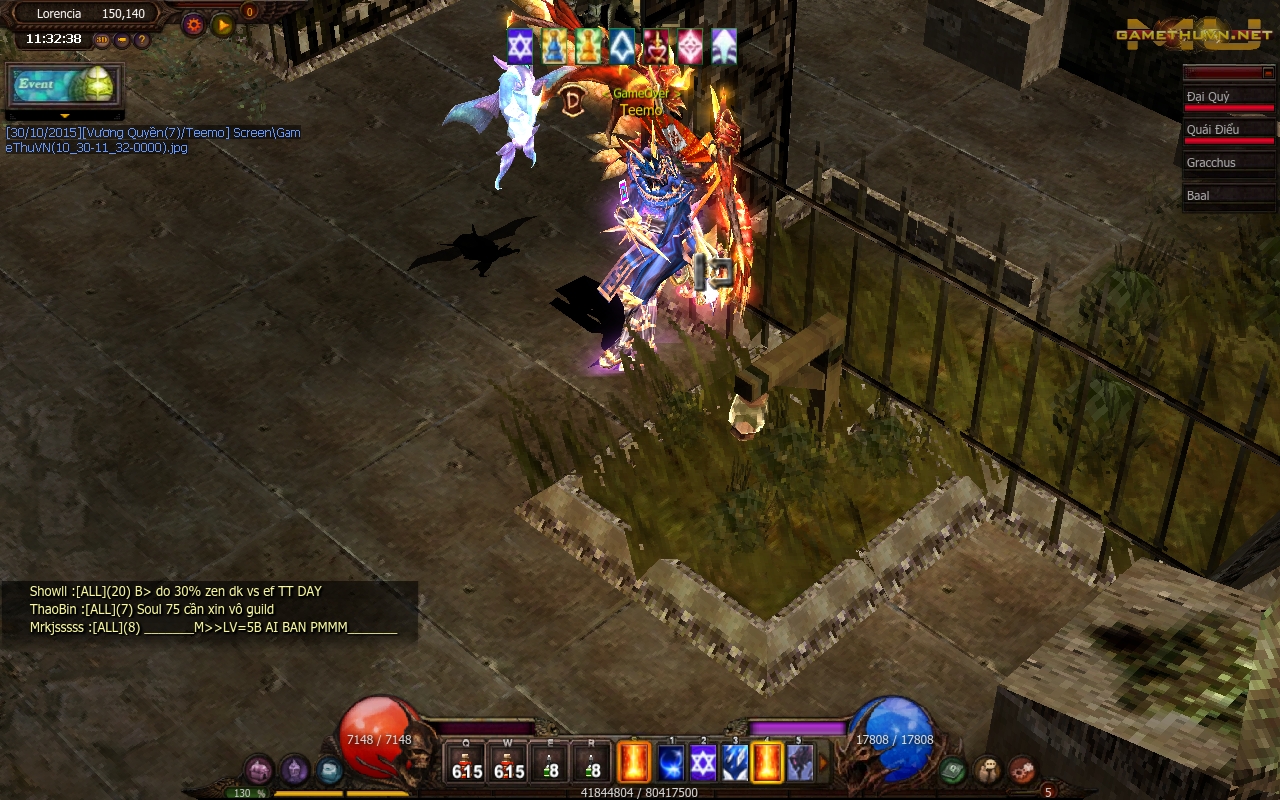Expand the skill bar with the orange arrow
The width and height of the screenshot is (1280, 800).
point(824,763)
